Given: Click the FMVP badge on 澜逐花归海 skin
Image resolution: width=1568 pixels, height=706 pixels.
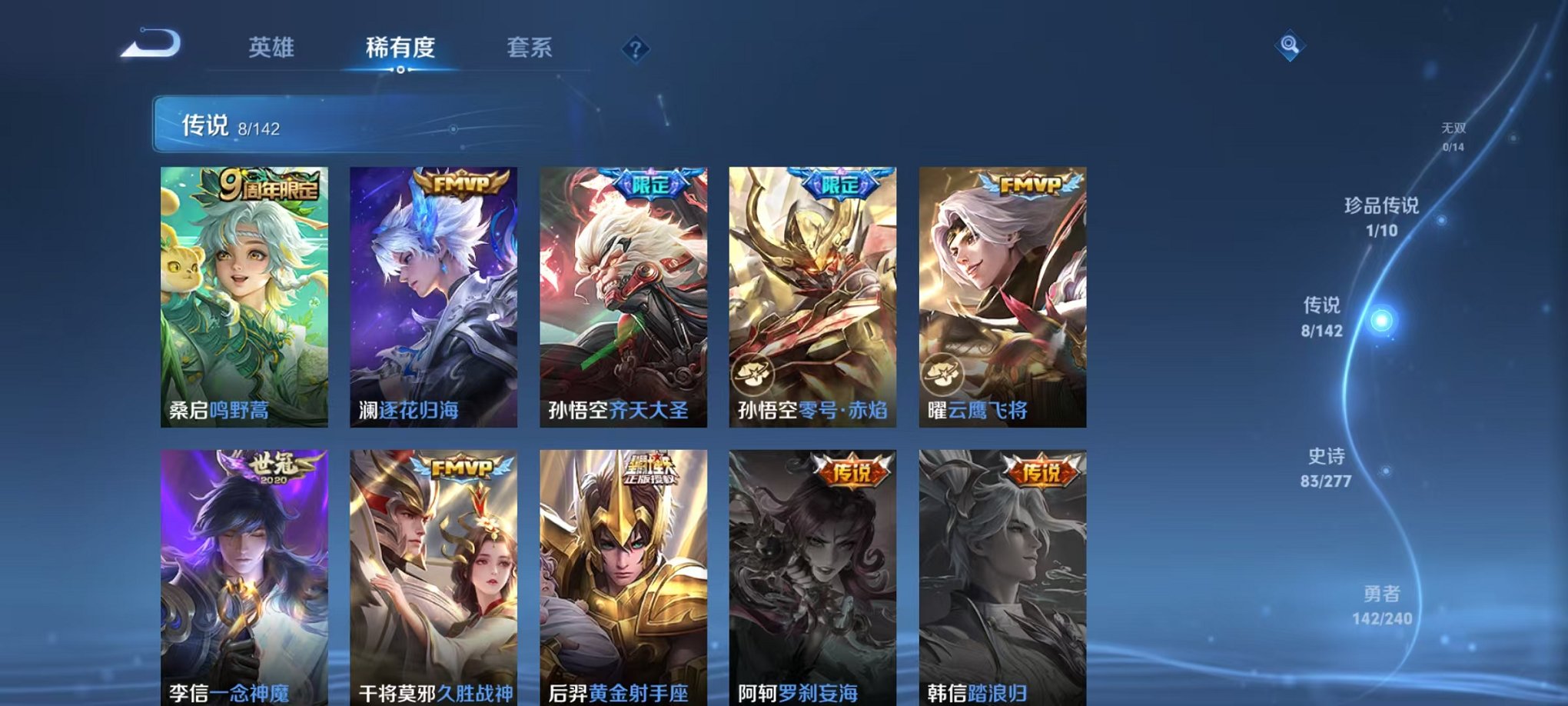Looking at the screenshot, I should click(x=462, y=183).
